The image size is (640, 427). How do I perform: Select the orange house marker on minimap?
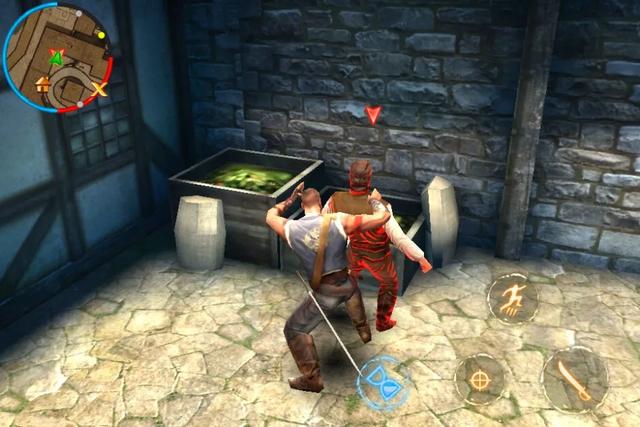[x=42, y=84]
